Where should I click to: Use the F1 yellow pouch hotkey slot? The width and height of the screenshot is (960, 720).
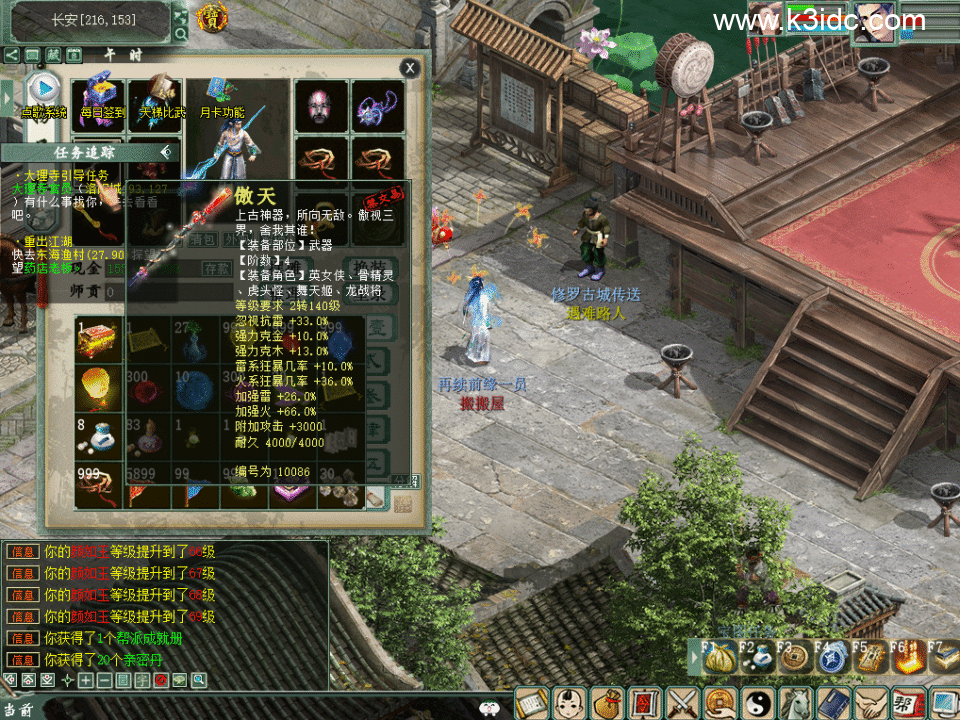(x=716, y=660)
